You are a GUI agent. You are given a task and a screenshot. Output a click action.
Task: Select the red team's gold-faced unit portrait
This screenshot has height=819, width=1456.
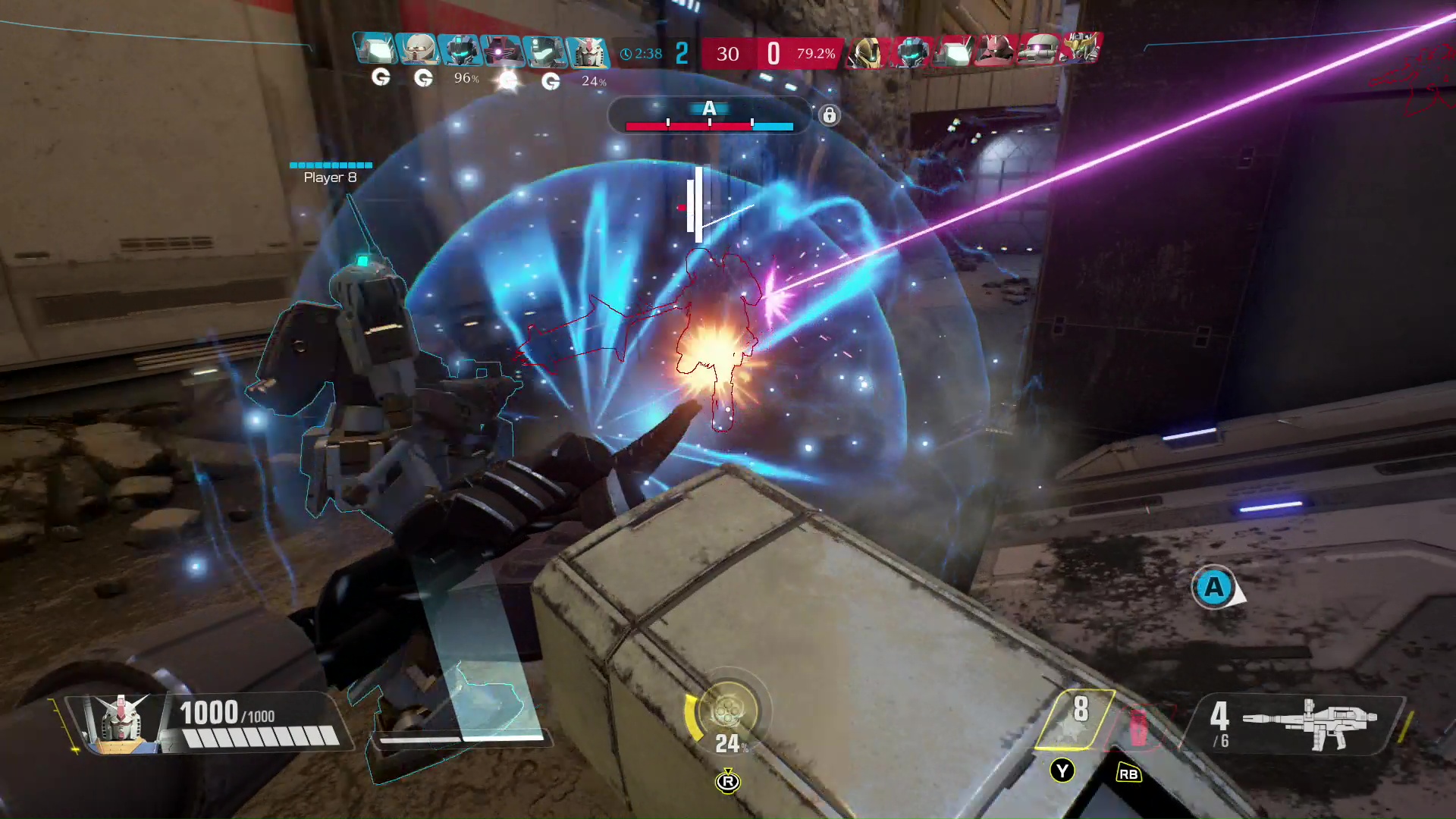tap(865, 52)
